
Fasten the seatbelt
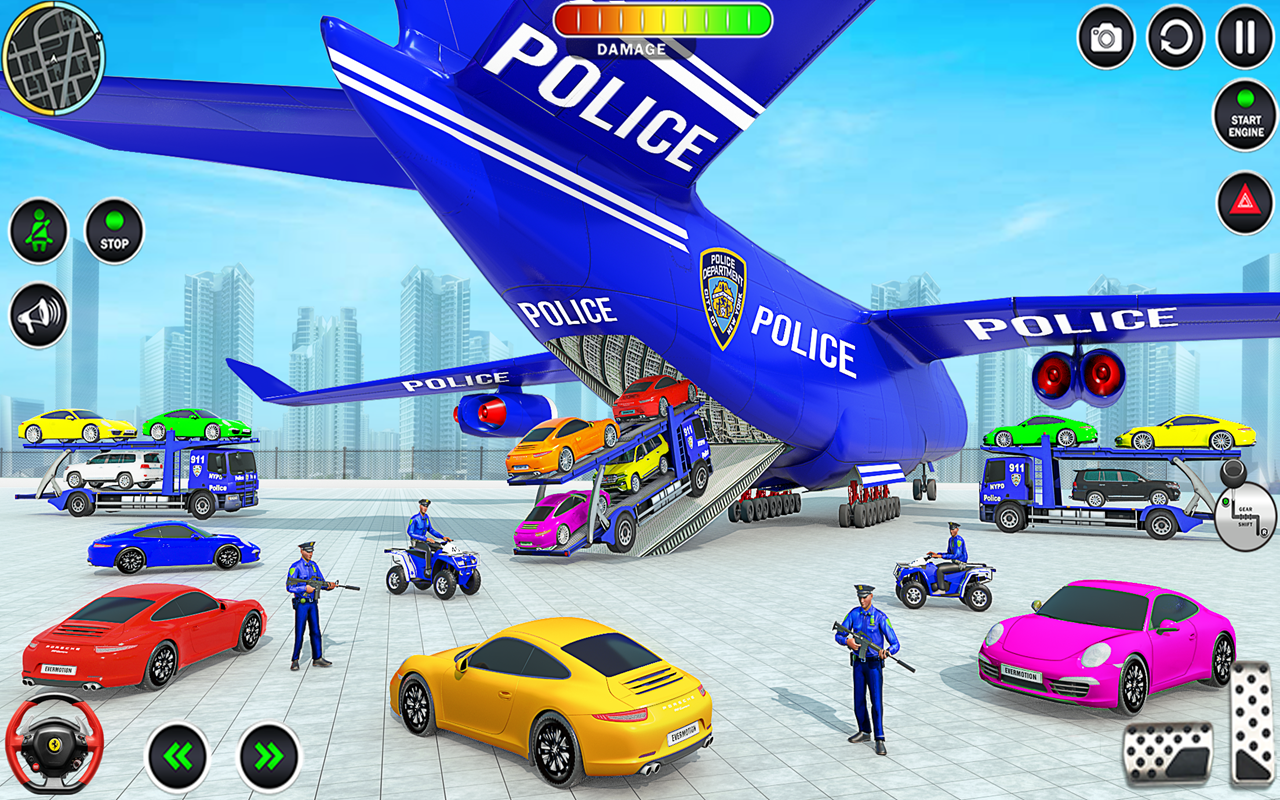click(37, 230)
